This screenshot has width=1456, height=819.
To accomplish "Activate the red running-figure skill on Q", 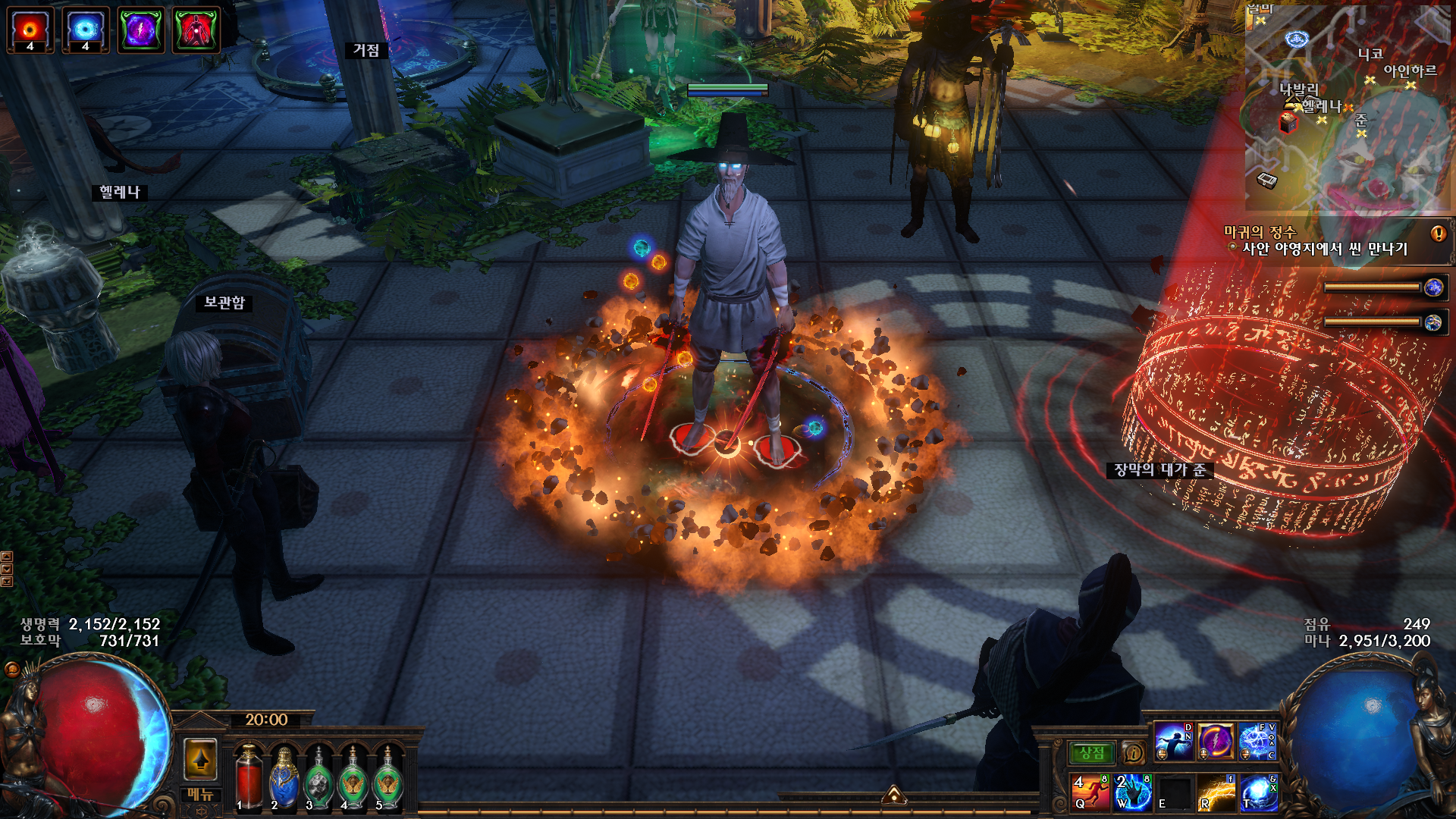I will coord(1090,791).
